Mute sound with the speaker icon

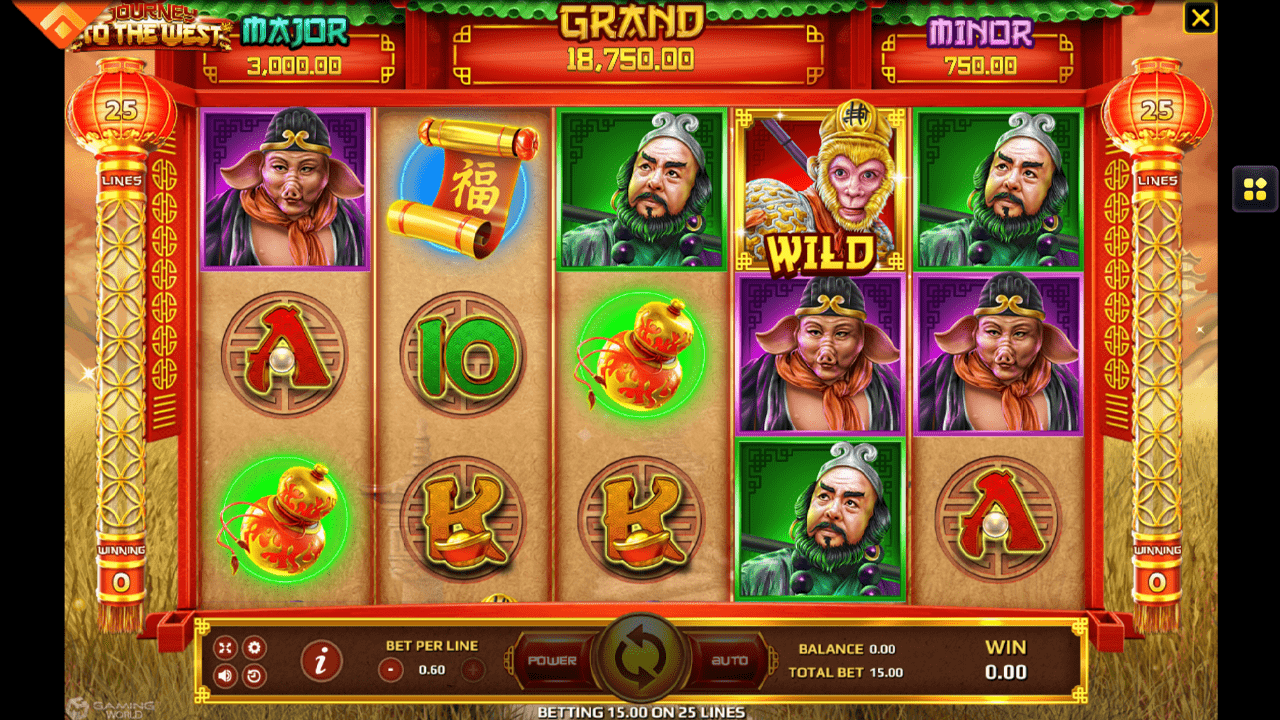pyautogui.click(x=225, y=675)
